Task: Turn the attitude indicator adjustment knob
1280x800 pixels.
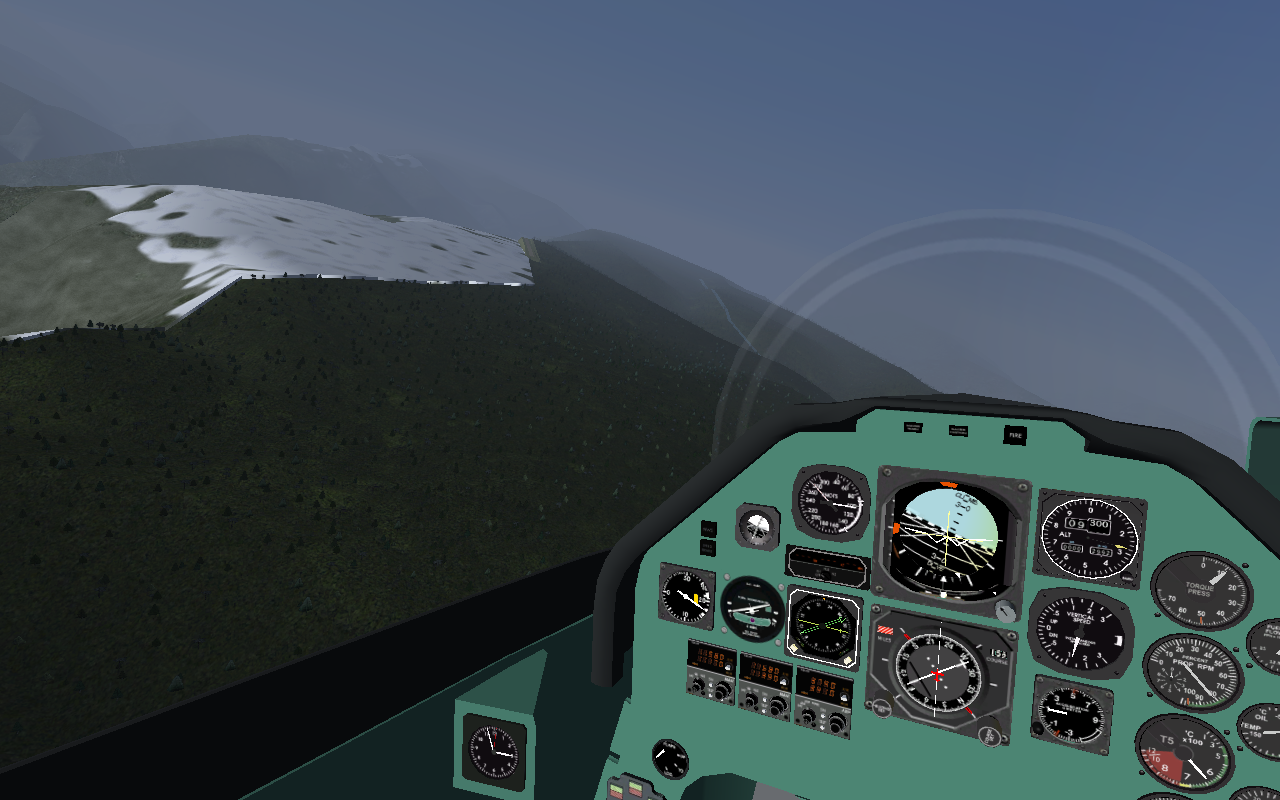Action: 1005,610
